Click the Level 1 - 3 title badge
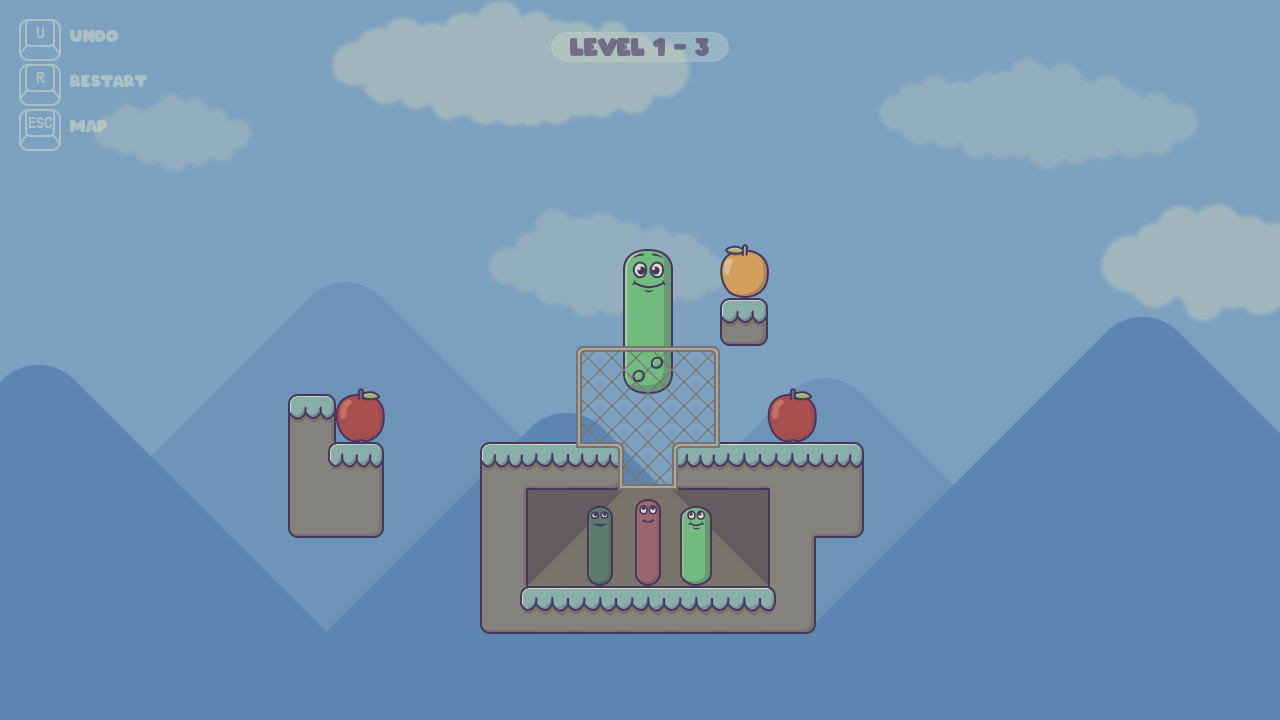The image size is (1280, 720). click(x=640, y=46)
